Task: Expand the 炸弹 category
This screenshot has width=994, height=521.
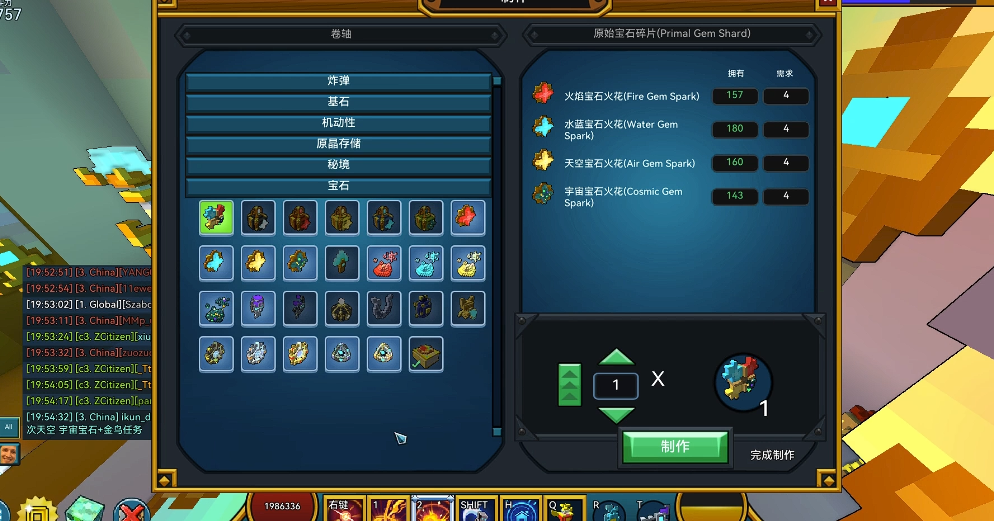Action: (338, 81)
